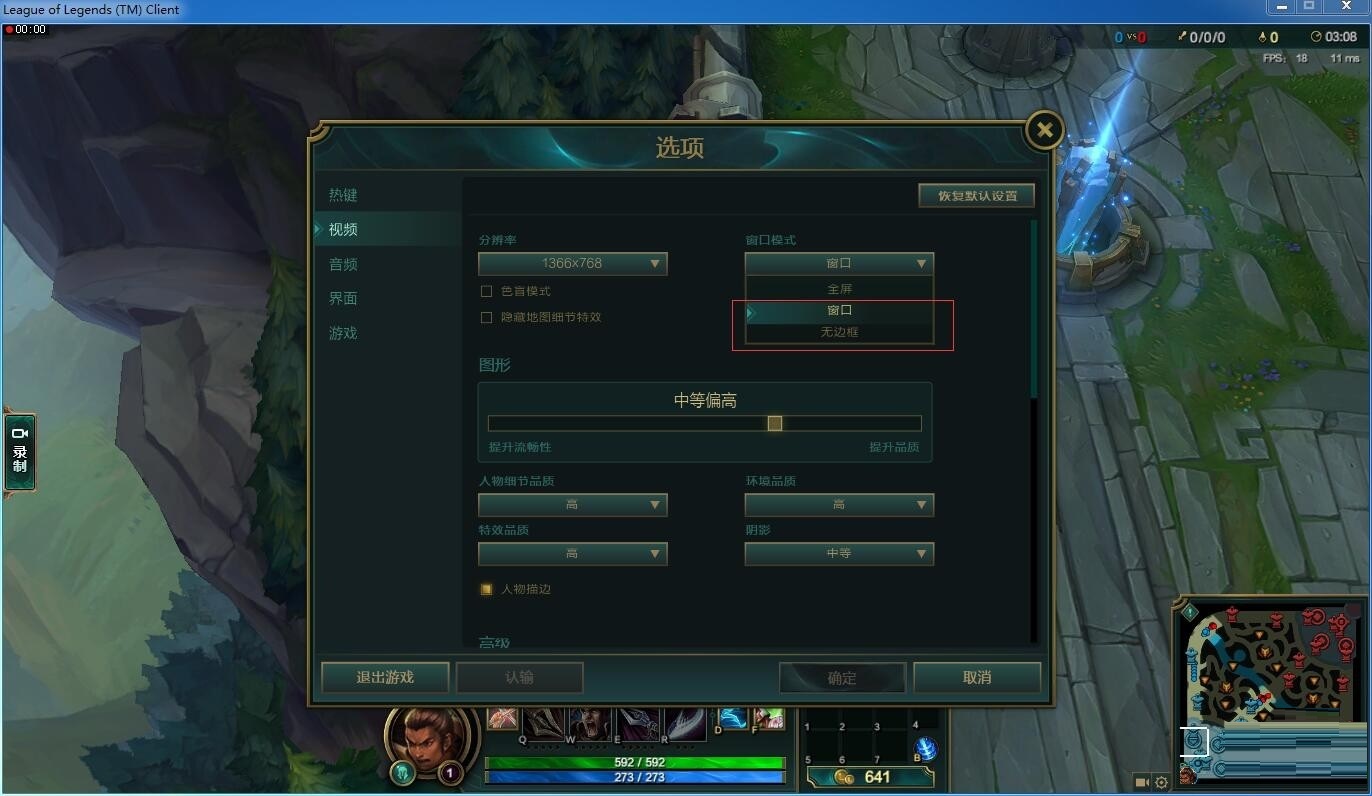The image size is (1372, 796).
Task: Click the camera icon below the minimap
Action: pyautogui.click(x=1141, y=782)
